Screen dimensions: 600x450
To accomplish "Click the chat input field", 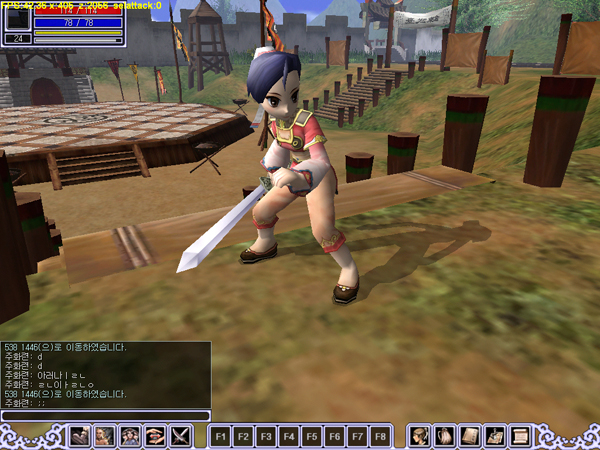I will (105, 416).
